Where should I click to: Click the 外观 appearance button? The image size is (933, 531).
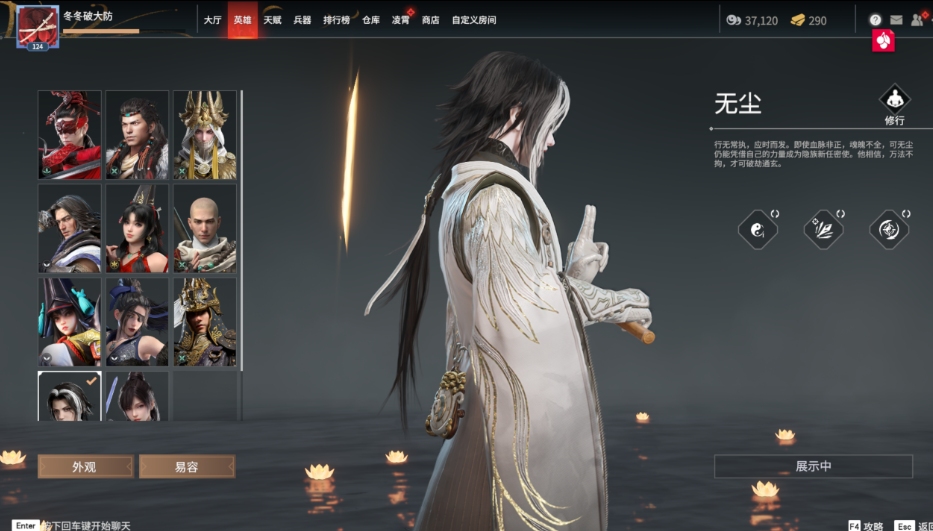tap(85, 466)
